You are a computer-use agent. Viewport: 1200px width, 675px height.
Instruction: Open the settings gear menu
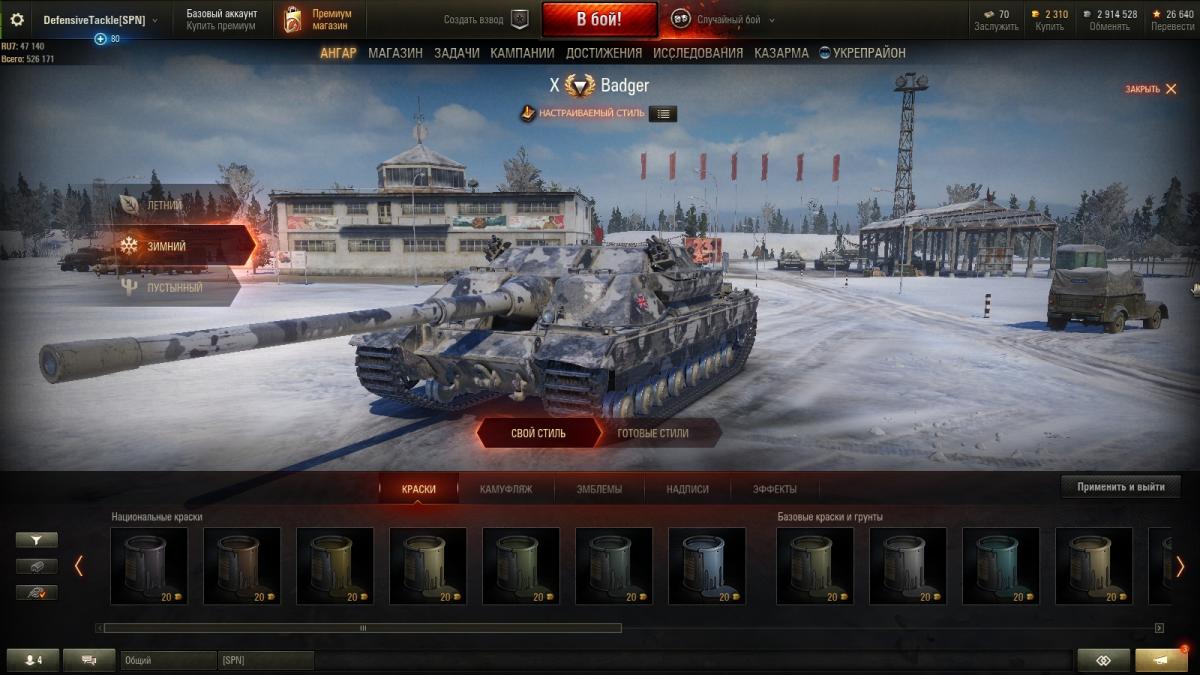coord(16,19)
